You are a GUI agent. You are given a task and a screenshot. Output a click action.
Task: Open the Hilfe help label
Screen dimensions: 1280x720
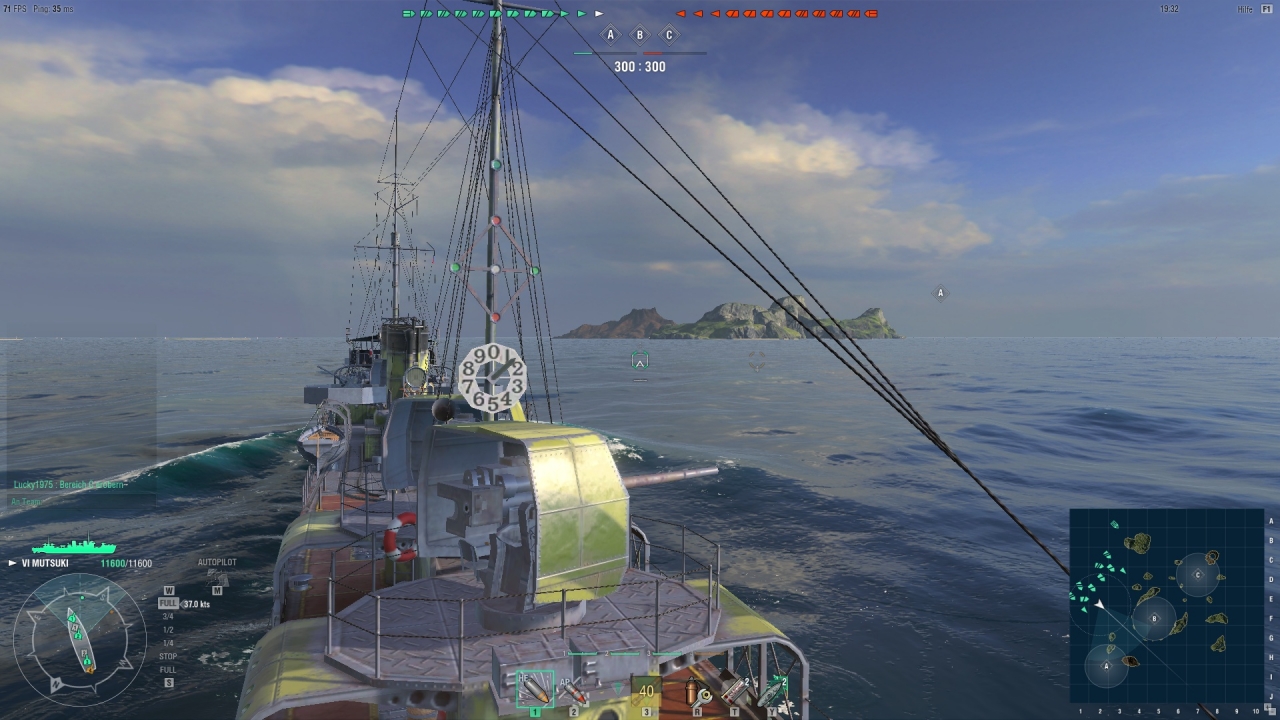pos(1245,9)
